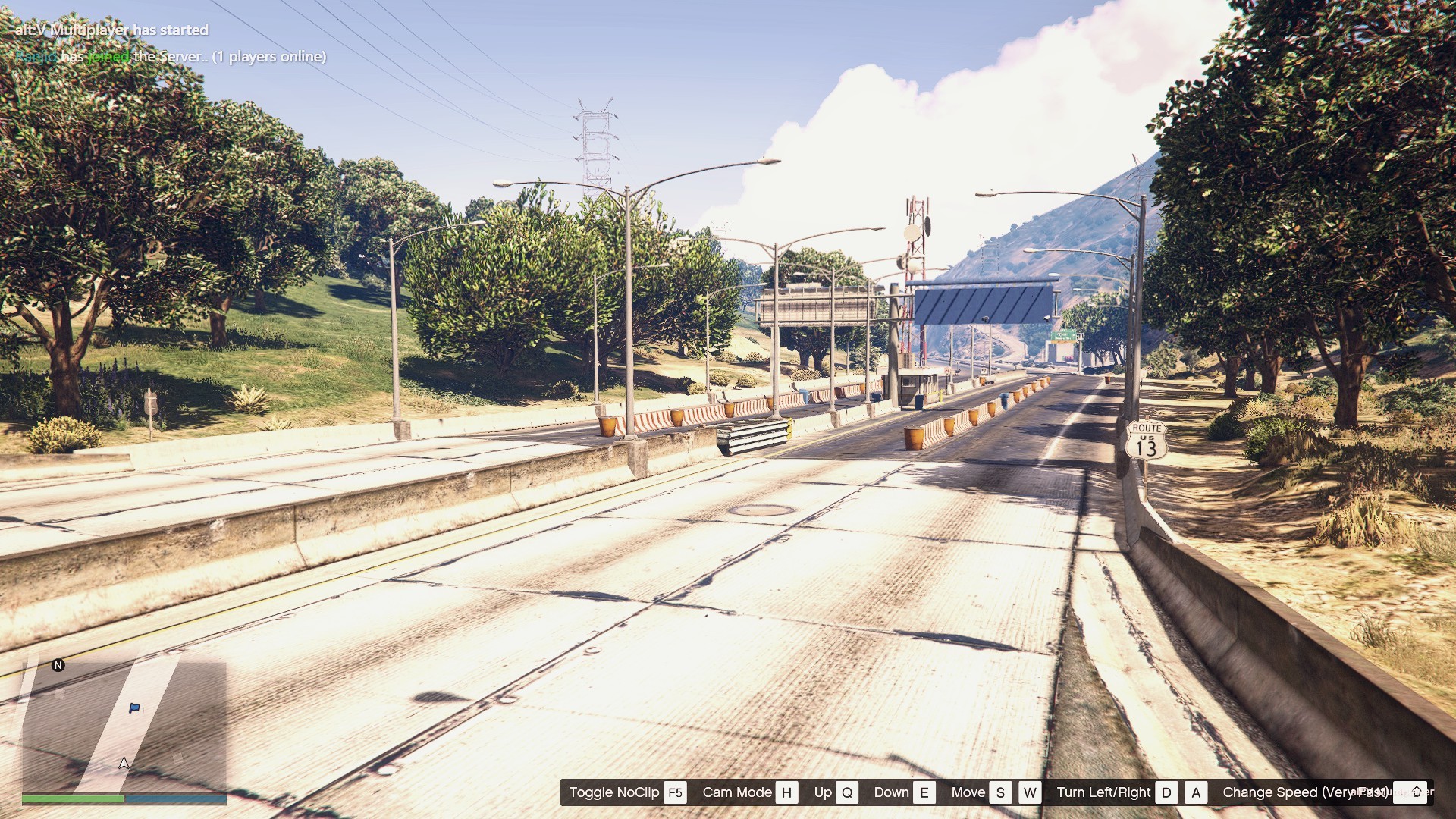1456x819 pixels.
Task: Click the minimap in the corner
Action: (x=124, y=724)
